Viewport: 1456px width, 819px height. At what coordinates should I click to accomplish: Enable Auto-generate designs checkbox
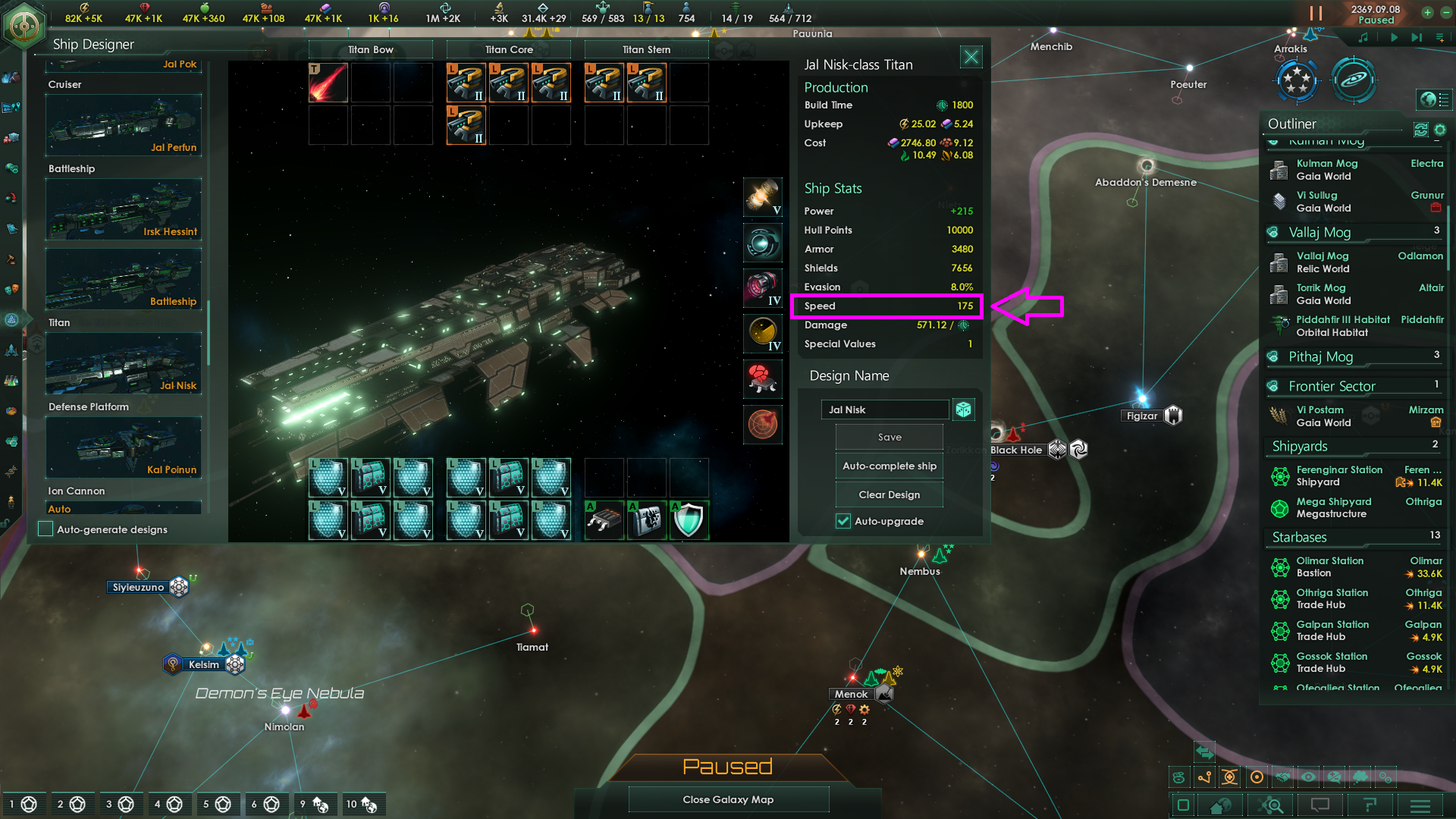46,529
